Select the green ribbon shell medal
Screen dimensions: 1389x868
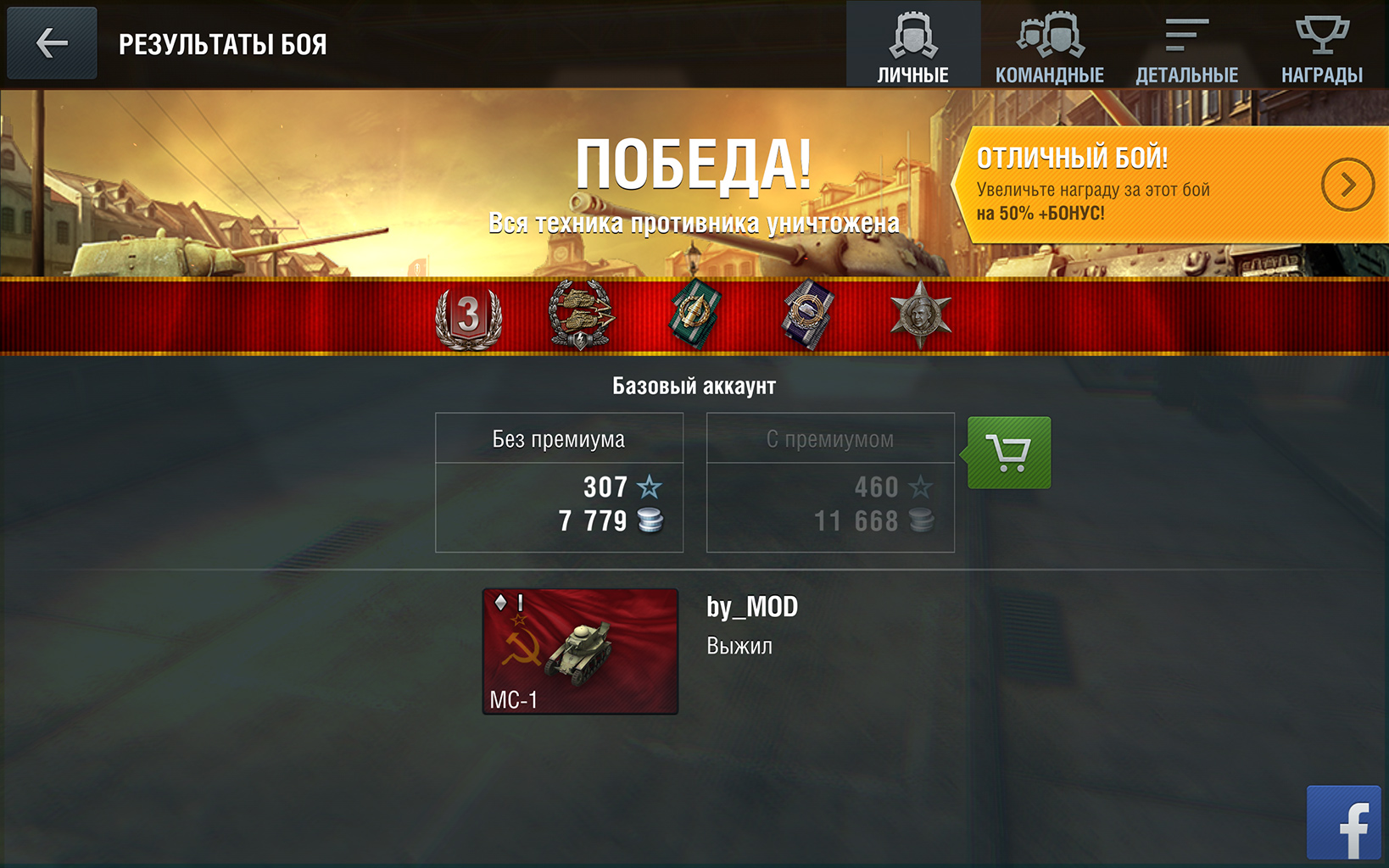point(695,314)
